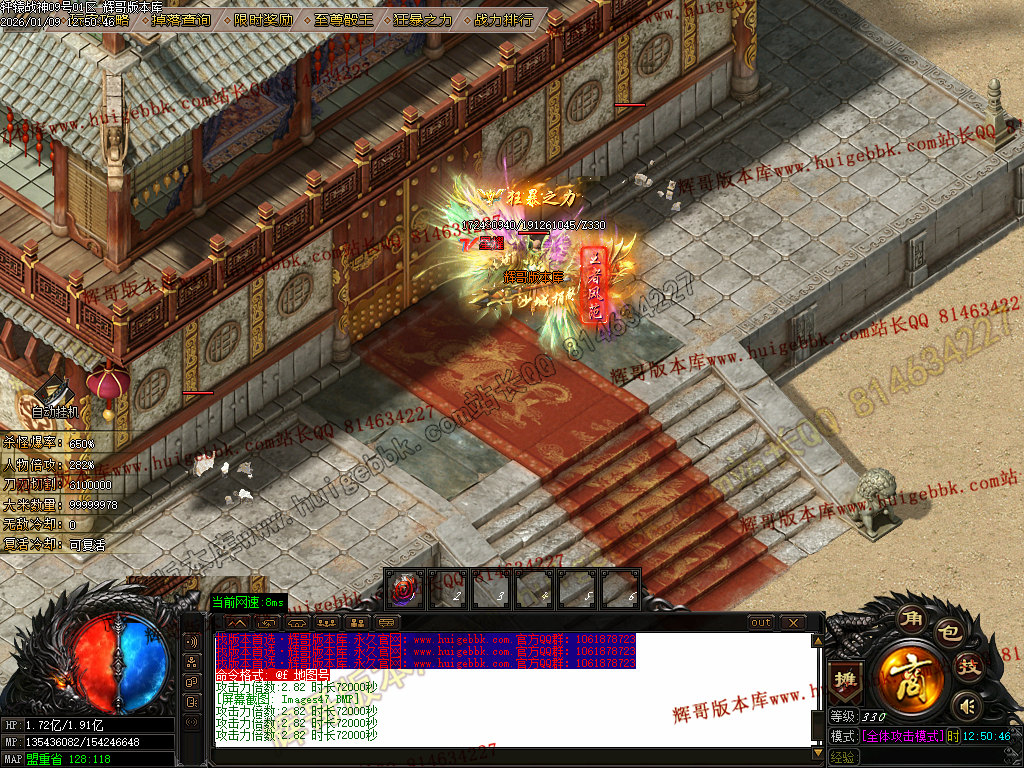This screenshot has width=1024, height=768.
Task: Select the 至尊骰王 dice king menu
Action: click(343, 19)
